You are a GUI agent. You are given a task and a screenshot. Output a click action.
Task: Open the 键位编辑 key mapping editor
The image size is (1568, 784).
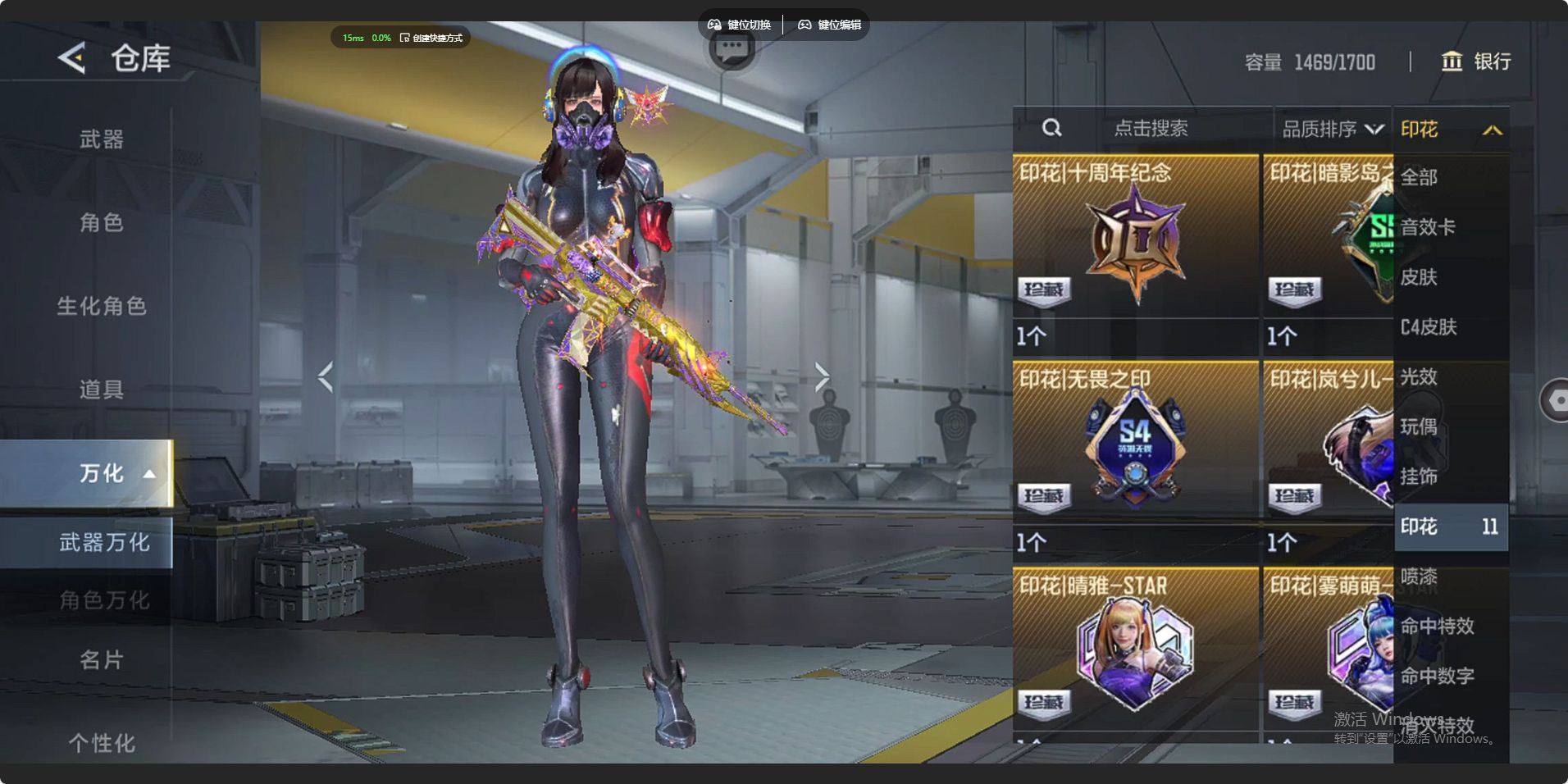(830, 25)
